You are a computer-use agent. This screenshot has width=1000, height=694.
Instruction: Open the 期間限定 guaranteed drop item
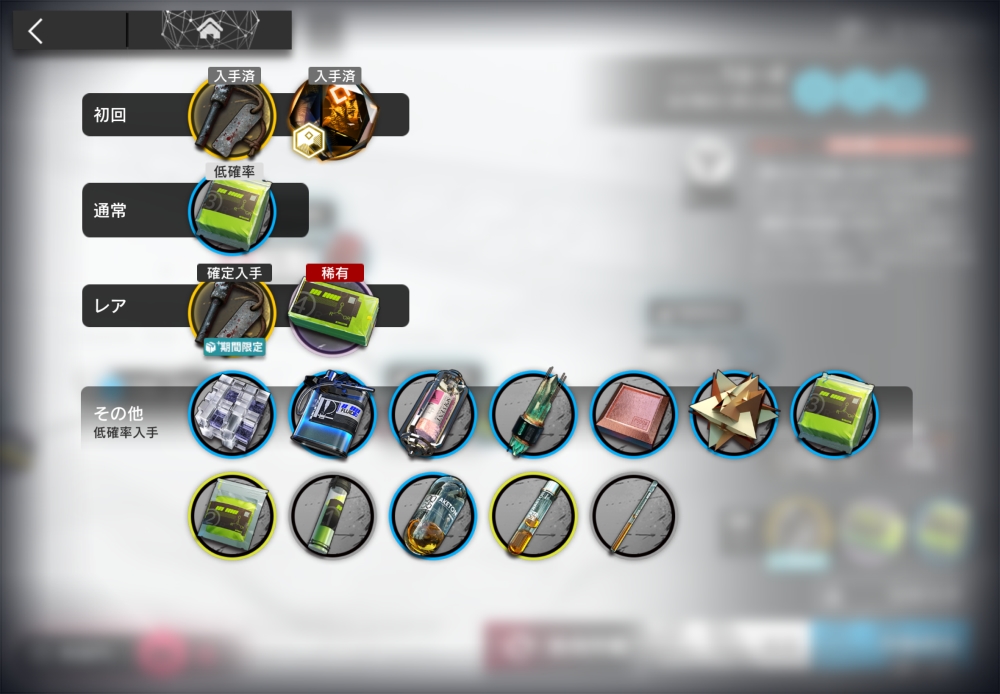coord(232,310)
